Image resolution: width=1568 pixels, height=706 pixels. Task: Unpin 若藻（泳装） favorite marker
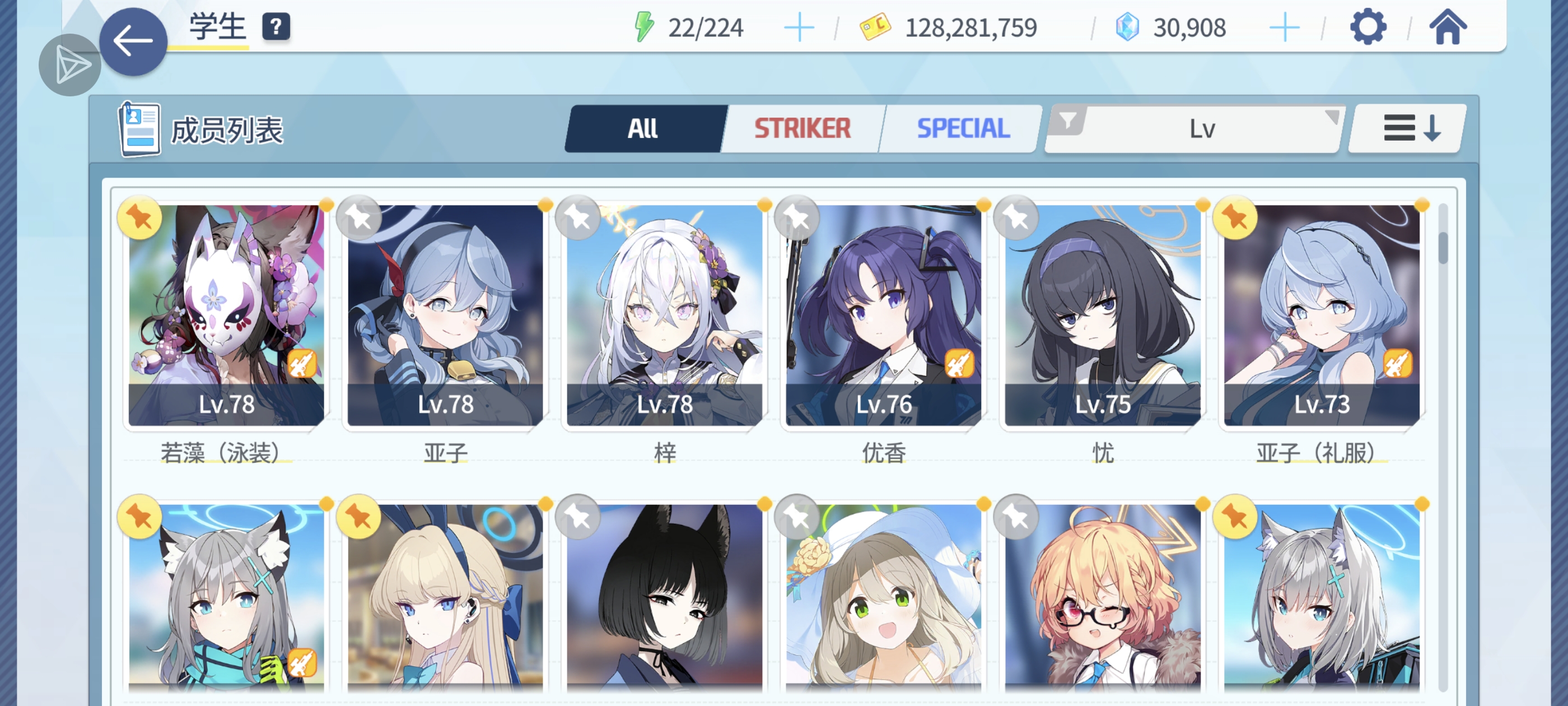[139, 217]
